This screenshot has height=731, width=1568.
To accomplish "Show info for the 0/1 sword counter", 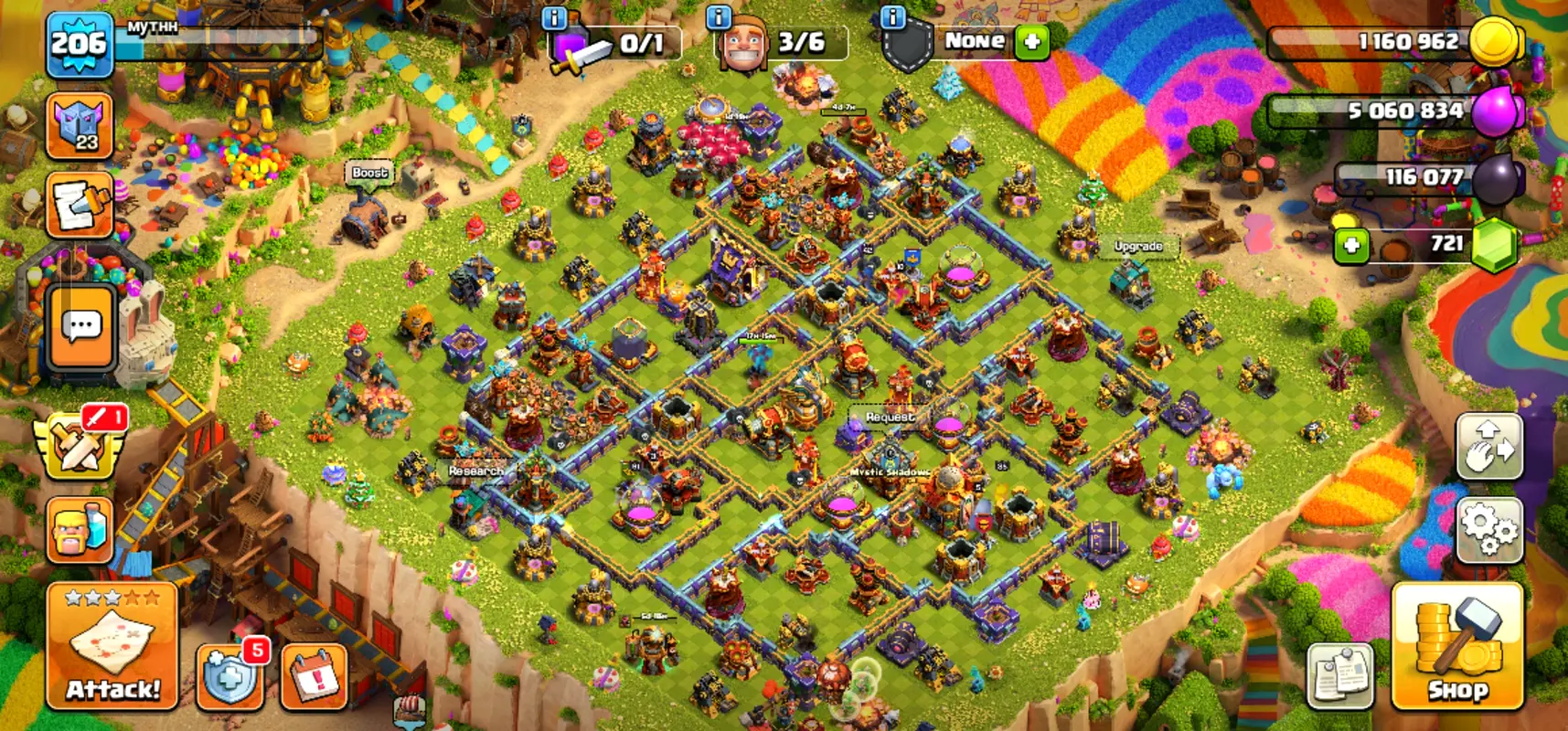I will tap(554, 17).
